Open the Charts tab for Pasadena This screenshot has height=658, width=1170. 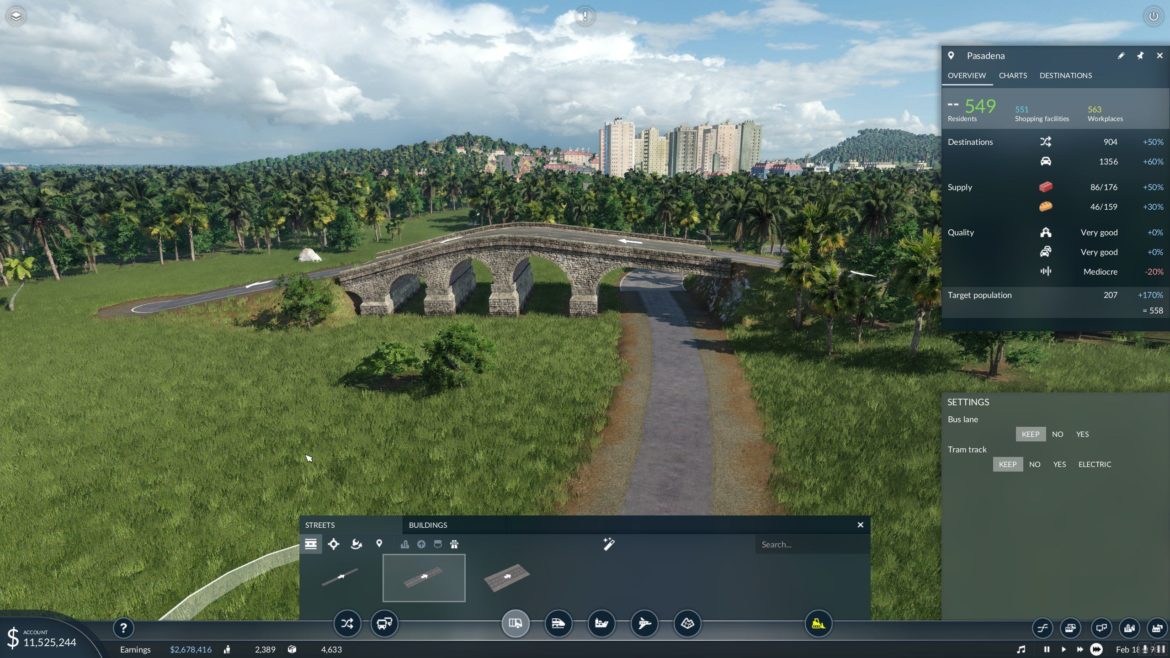[x=1013, y=76]
